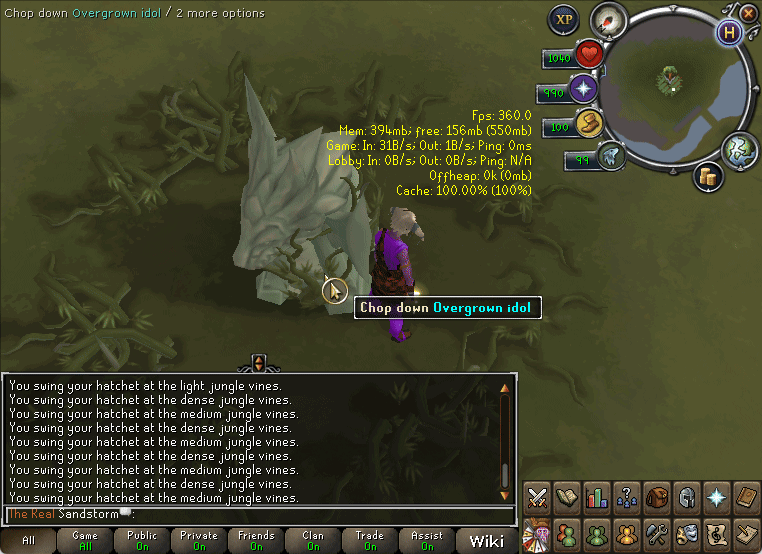
Task: Click the red heart health orb
Action: (x=589, y=55)
